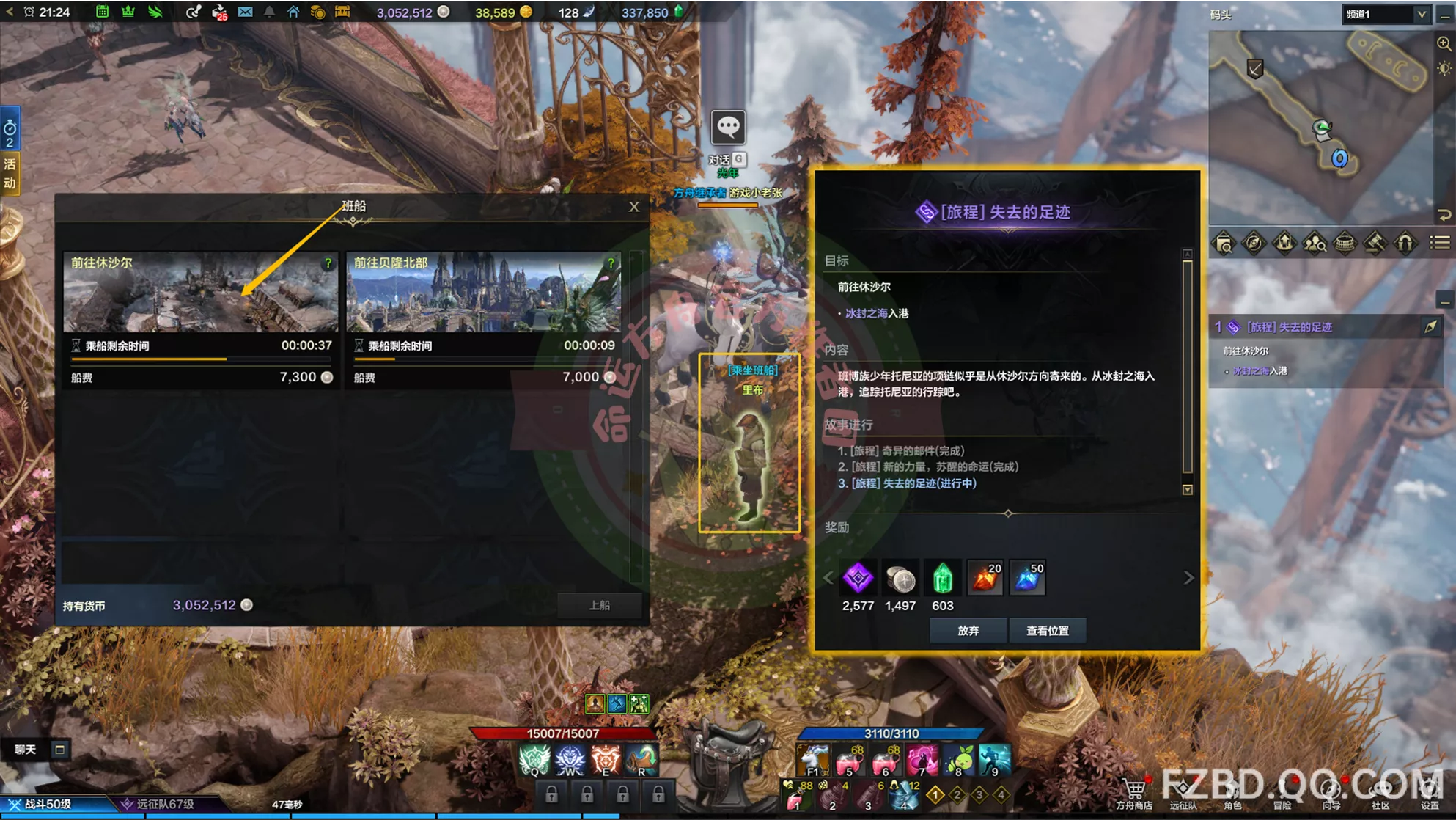
Task: Toggle the lock under slot 2 of the hotbar
Action: pyautogui.click(x=588, y=794)
